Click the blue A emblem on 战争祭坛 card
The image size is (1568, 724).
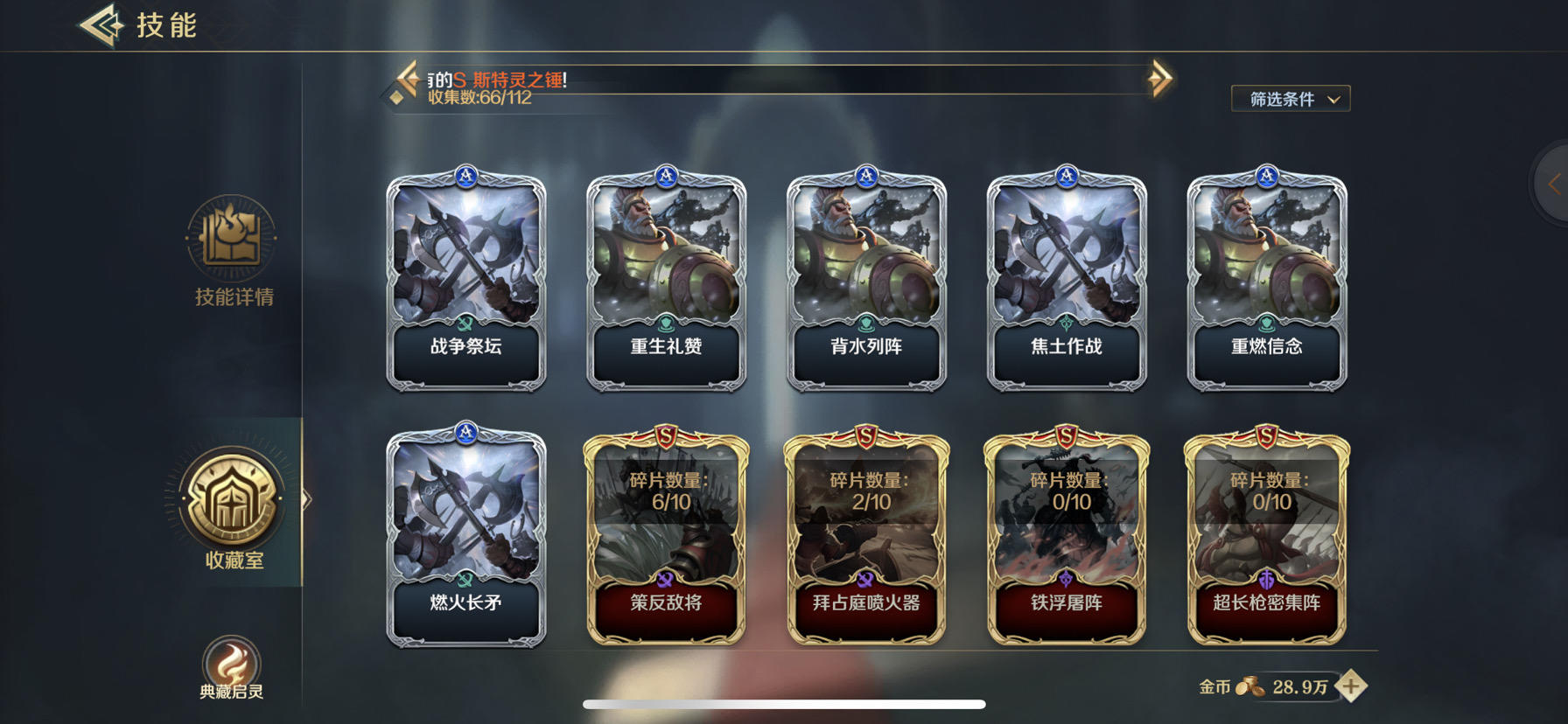(x=466, y=177)
